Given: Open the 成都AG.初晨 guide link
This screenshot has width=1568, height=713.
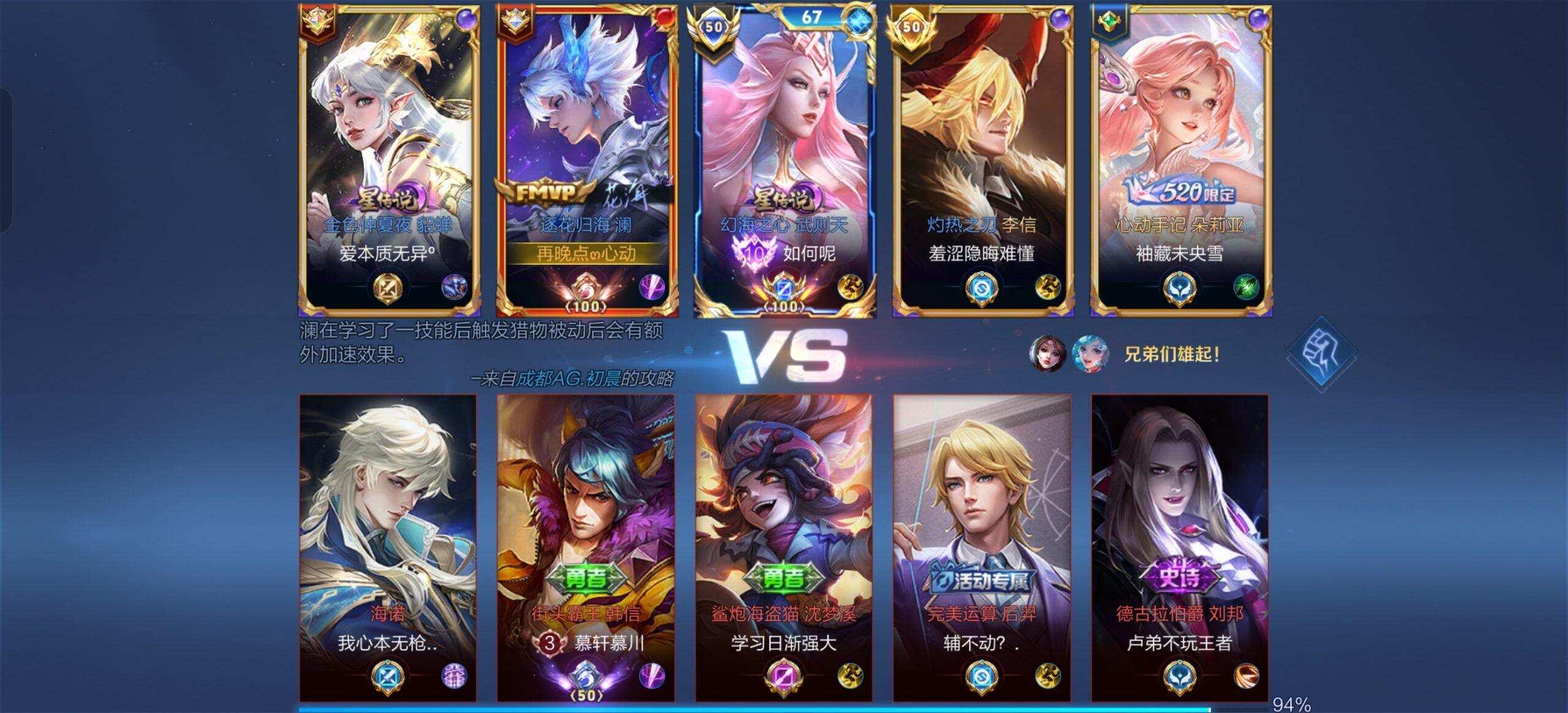Looking at the screenshot, I should (568, 379).
